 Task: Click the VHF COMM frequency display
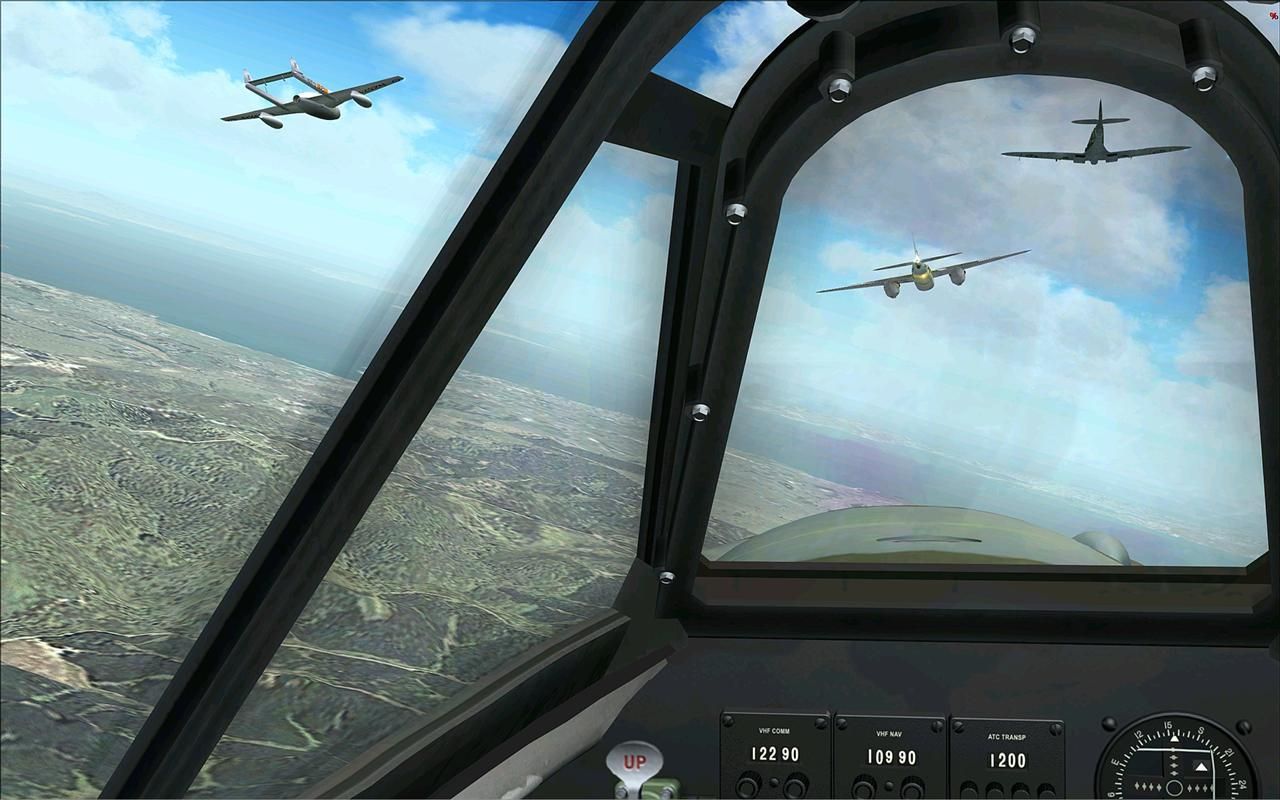(x=775, y=755)
